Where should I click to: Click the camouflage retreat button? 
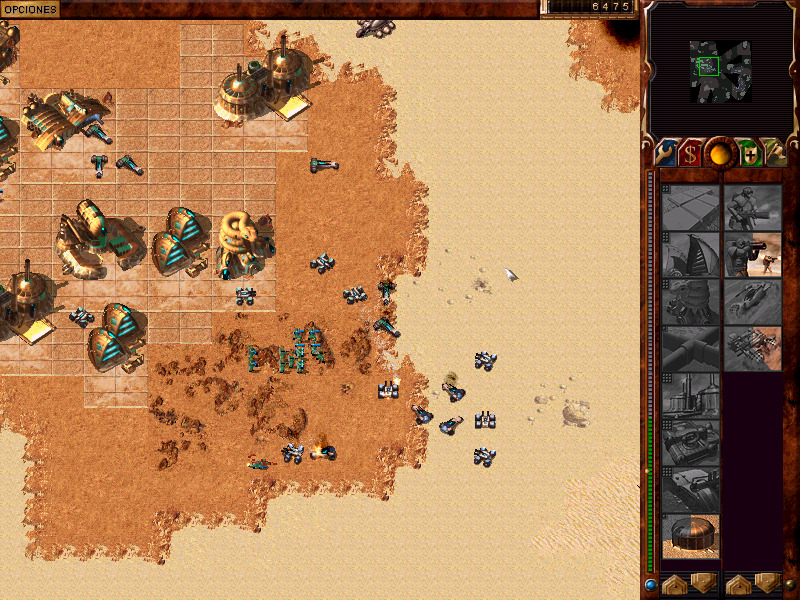(x=773, y=153)
